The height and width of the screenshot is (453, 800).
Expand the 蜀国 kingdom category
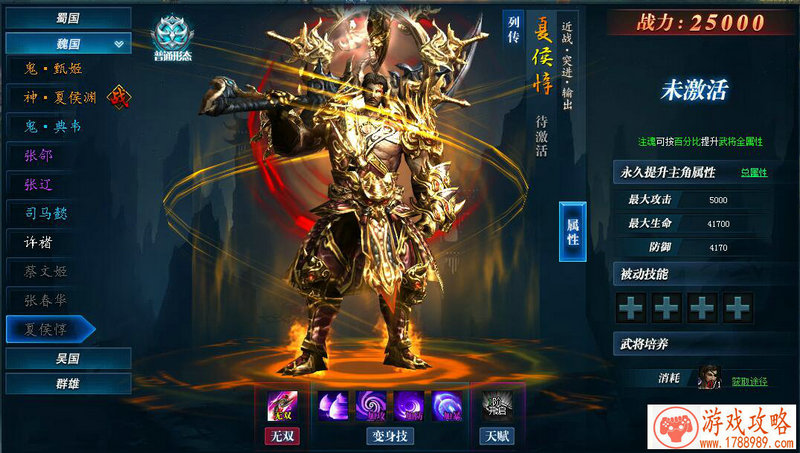(x=67, y=18)
